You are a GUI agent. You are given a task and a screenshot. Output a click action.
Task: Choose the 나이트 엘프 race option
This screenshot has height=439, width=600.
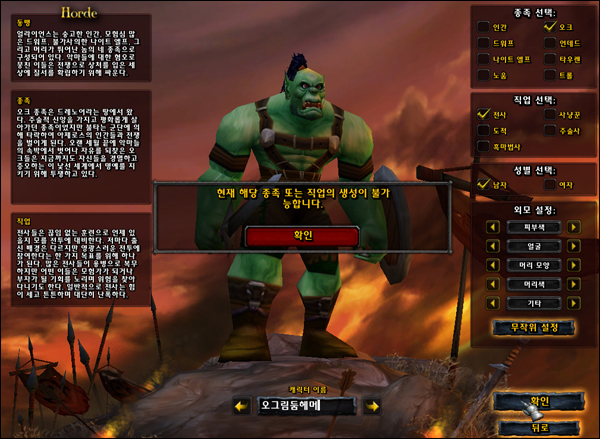point(485,60)
